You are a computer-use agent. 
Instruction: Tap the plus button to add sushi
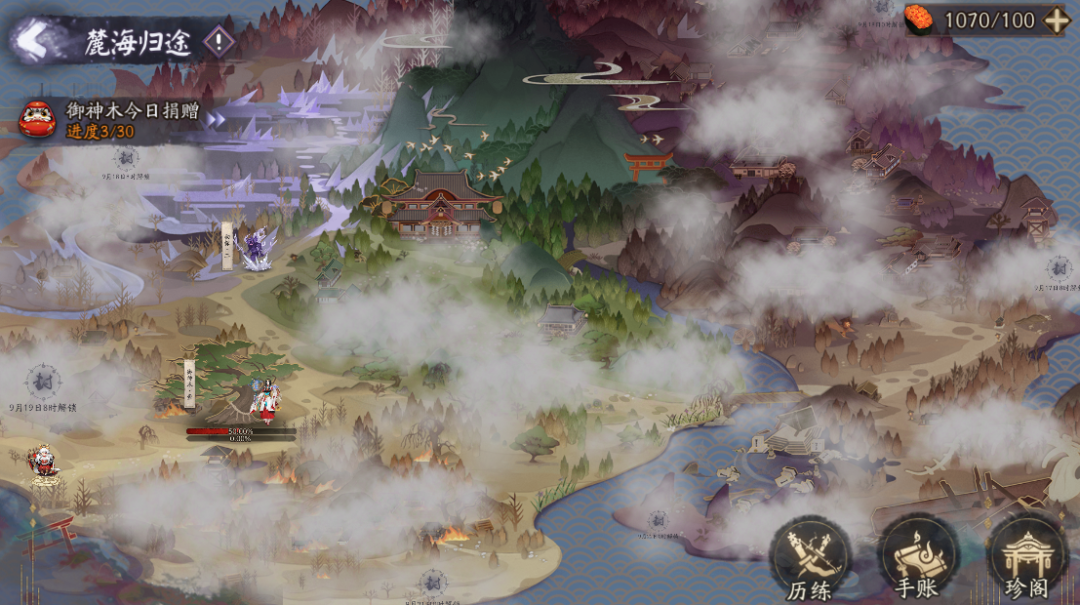(1056, 20)
